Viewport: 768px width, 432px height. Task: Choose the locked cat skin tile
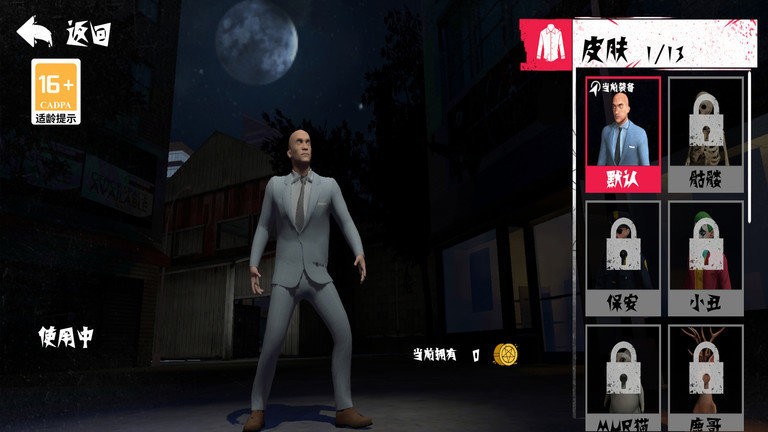coord(623,378)
